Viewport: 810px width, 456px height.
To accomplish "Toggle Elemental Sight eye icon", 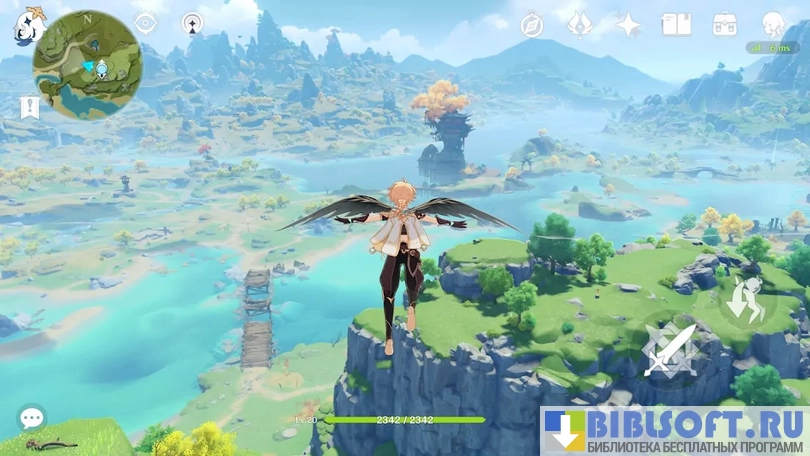I will (x=146, y=23).
